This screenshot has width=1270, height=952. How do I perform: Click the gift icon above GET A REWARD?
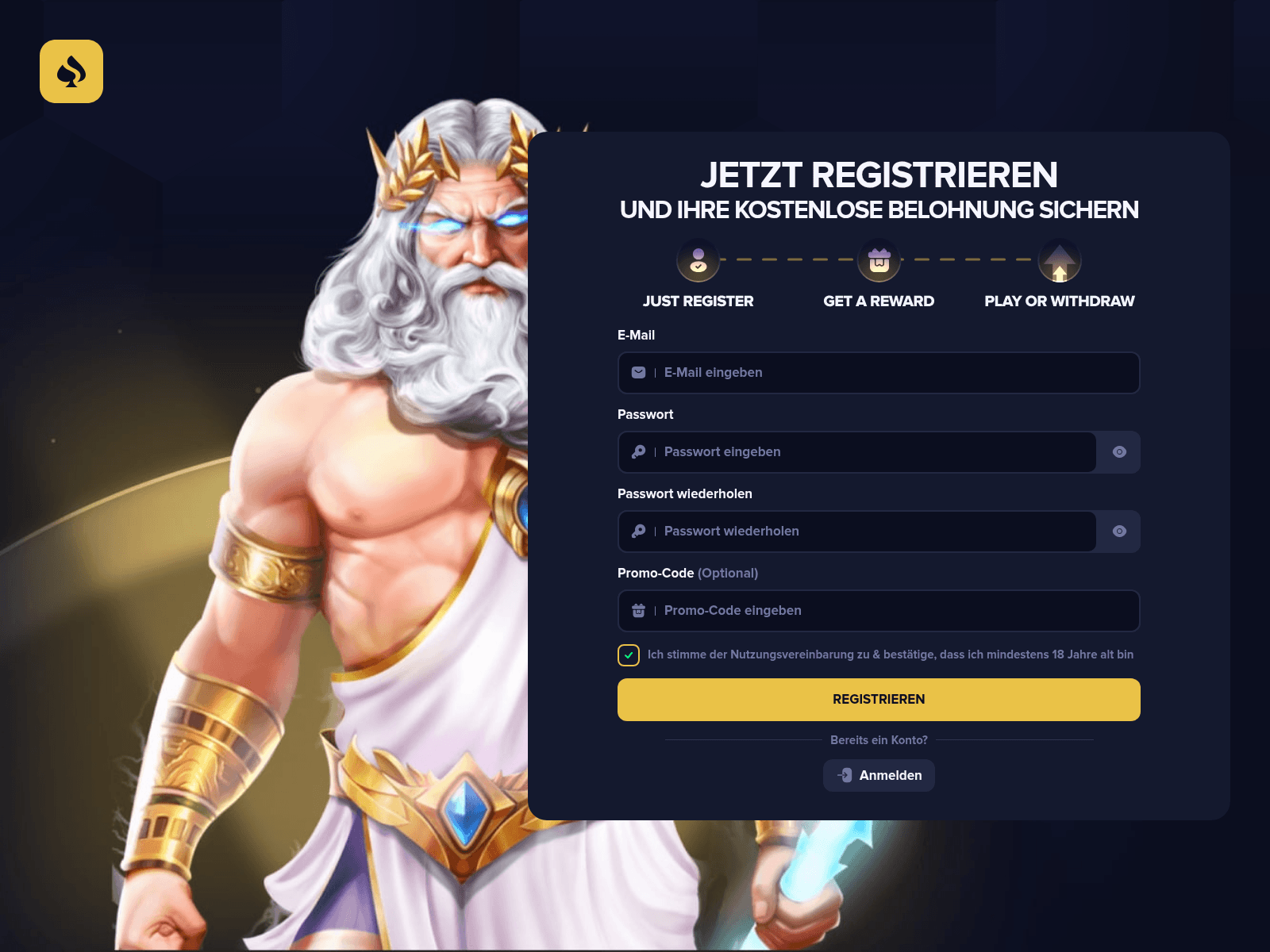click(878, 260)
